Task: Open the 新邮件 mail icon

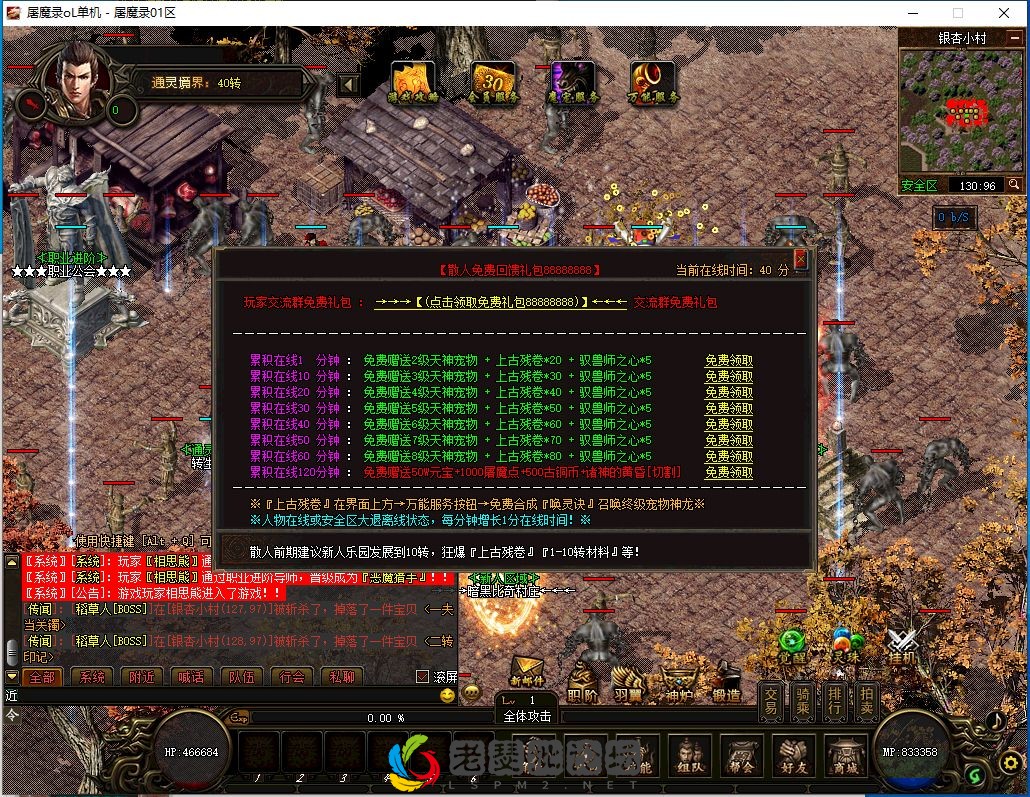Action: pos(527,671)
